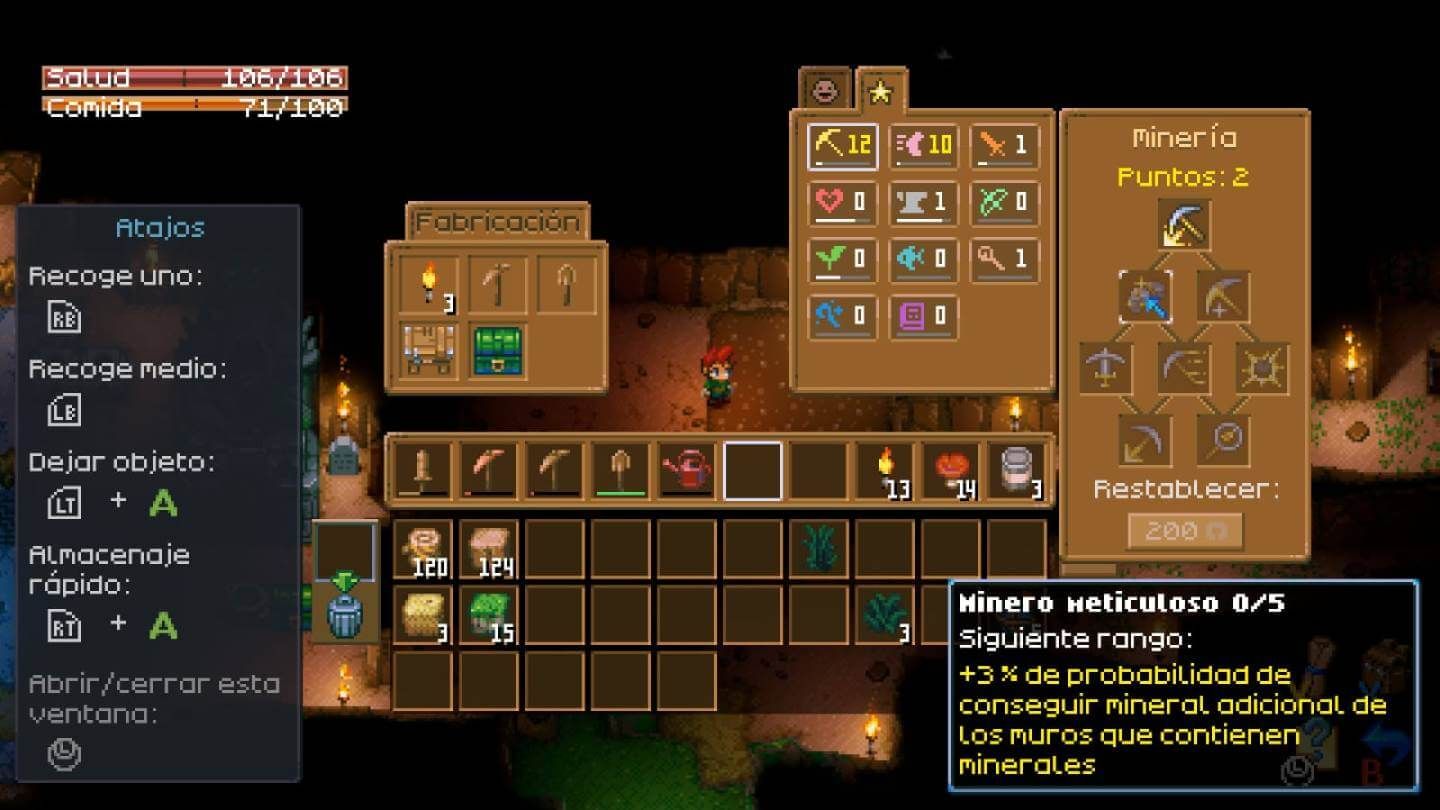
Task: Select the Crafting anvil skill icon
Action: [923, 204]
